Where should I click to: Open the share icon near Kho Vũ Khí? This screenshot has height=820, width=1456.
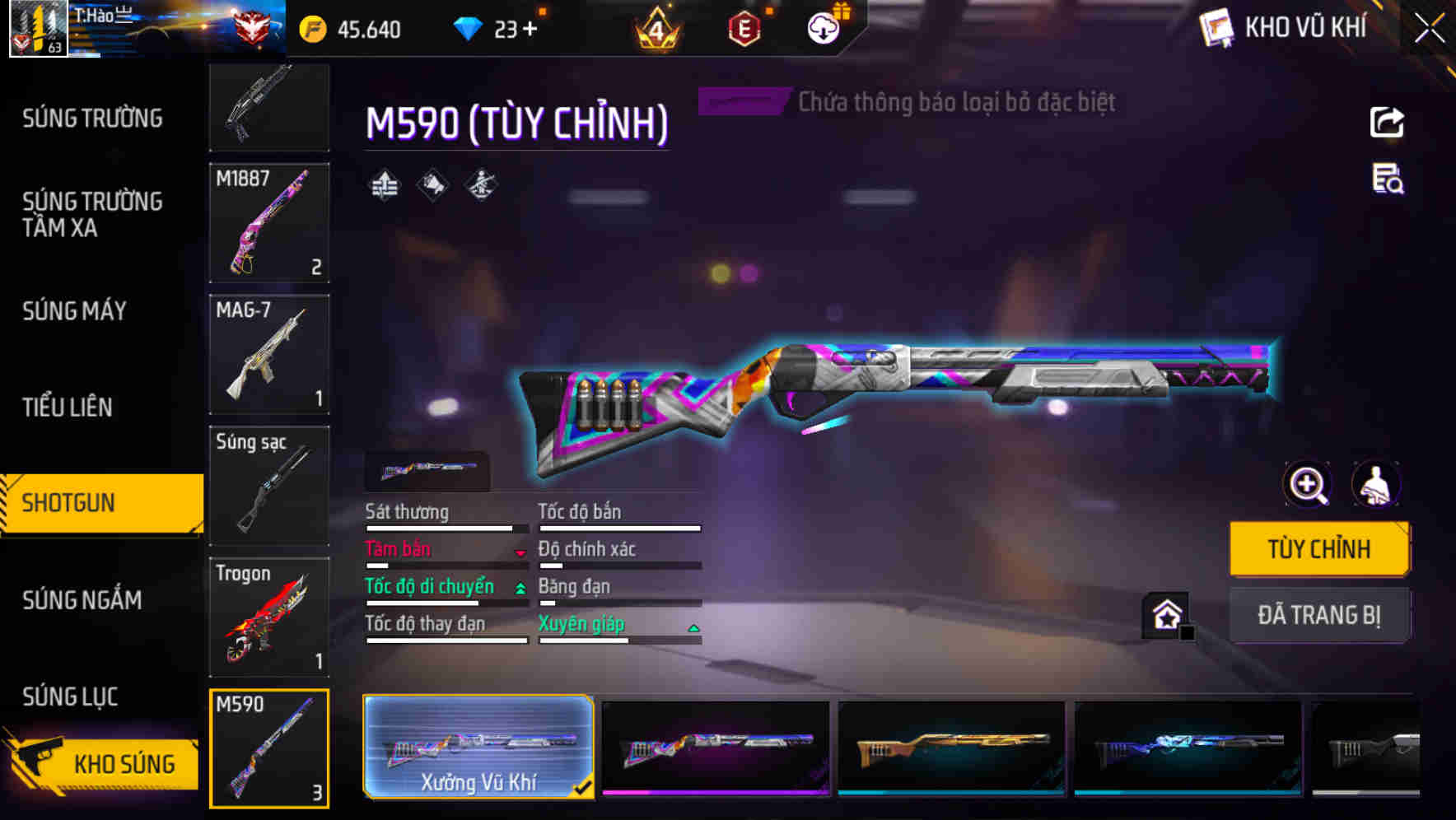pyautogui.click(x=1388, y=122)
